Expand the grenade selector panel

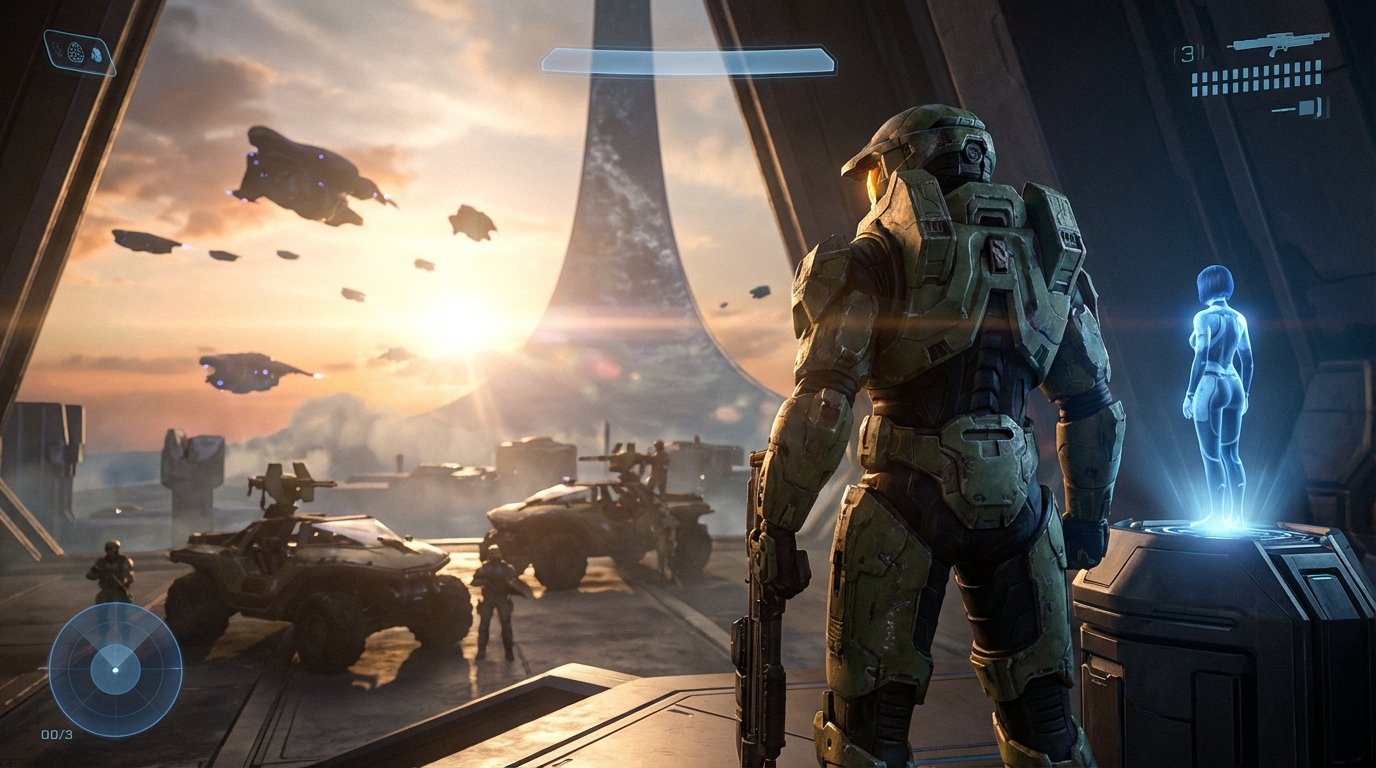point(75,51)
